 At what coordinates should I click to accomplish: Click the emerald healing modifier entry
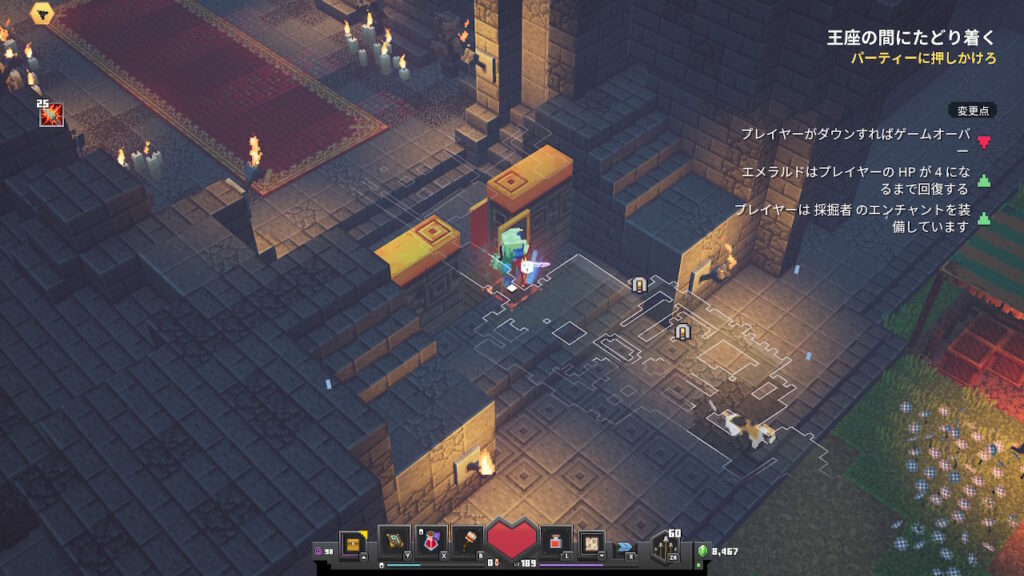[x=855, y=180]
